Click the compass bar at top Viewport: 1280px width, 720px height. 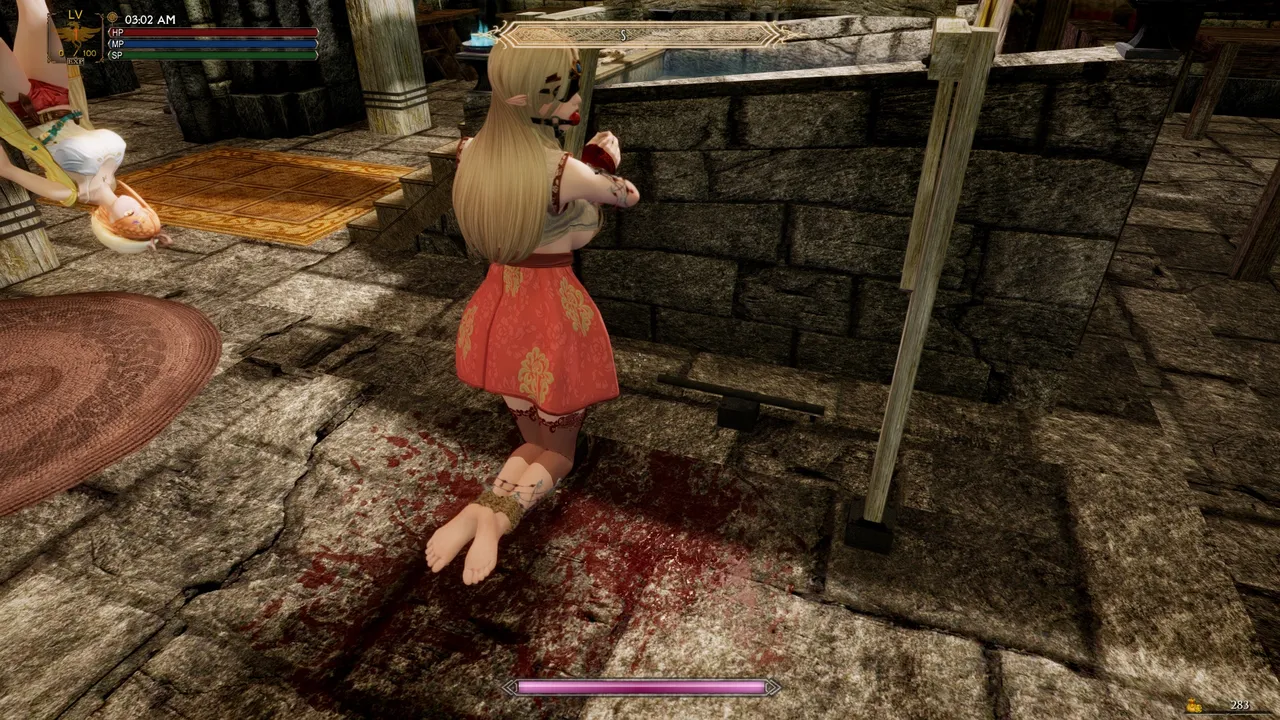coord(640,35)
